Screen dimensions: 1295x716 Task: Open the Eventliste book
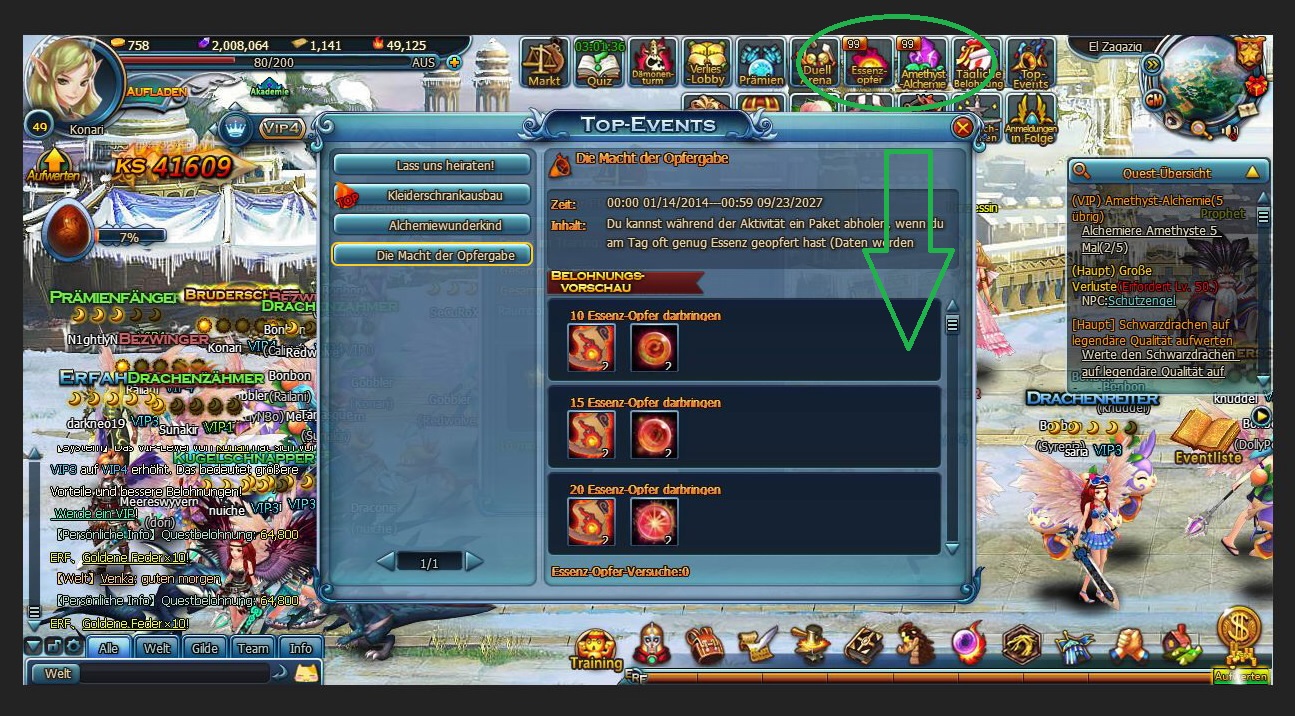coord(1207,437)
